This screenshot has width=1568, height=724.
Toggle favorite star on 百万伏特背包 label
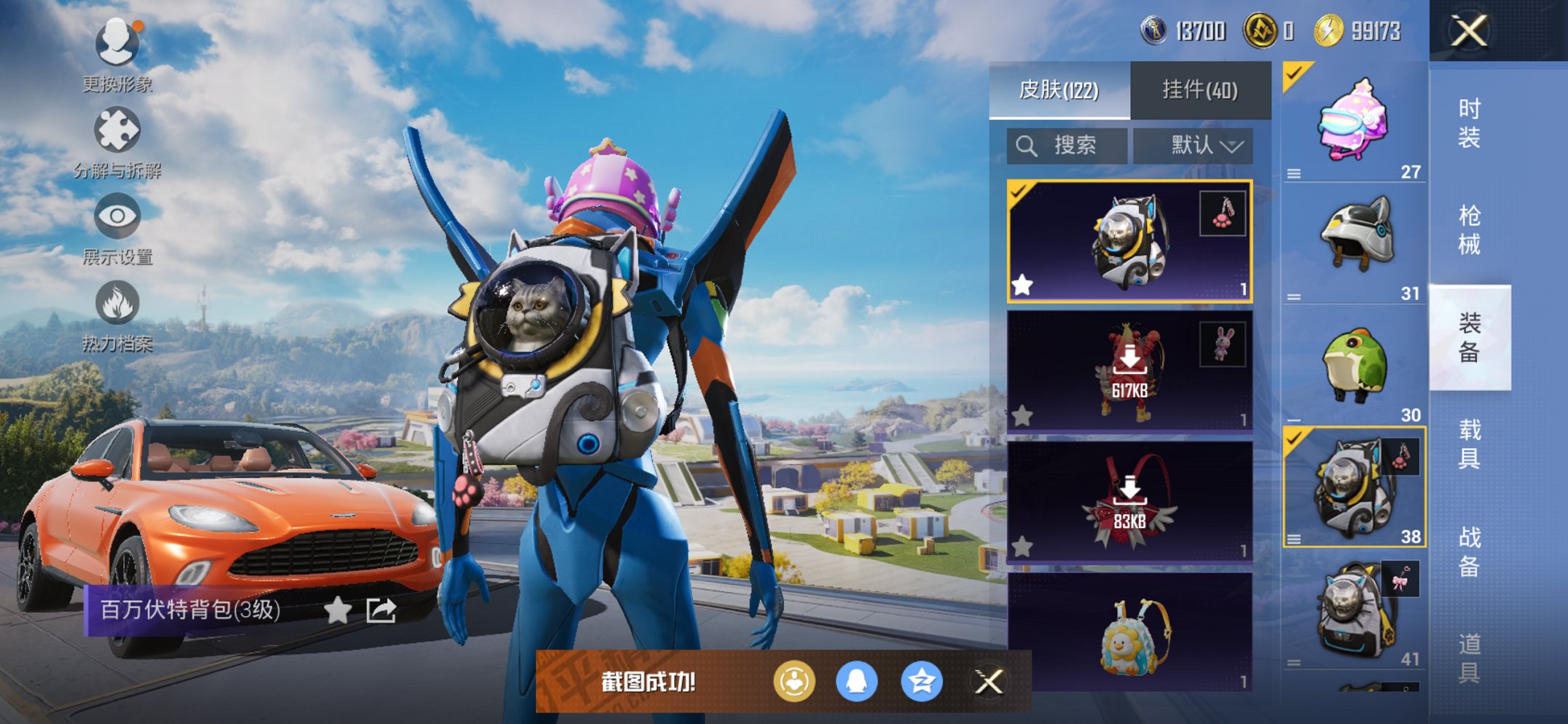click(338, 612)
